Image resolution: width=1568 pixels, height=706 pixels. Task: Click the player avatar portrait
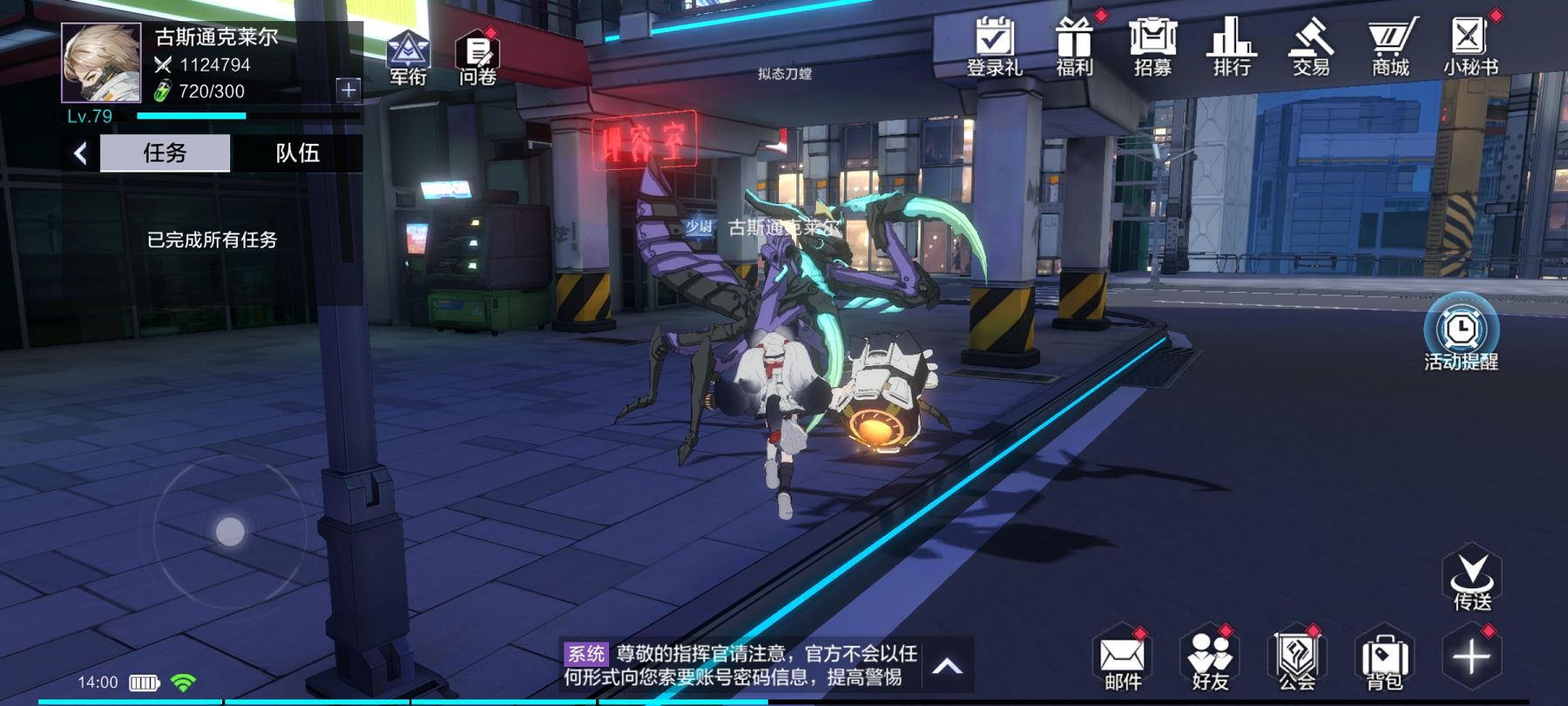click(x=101, y=63)
